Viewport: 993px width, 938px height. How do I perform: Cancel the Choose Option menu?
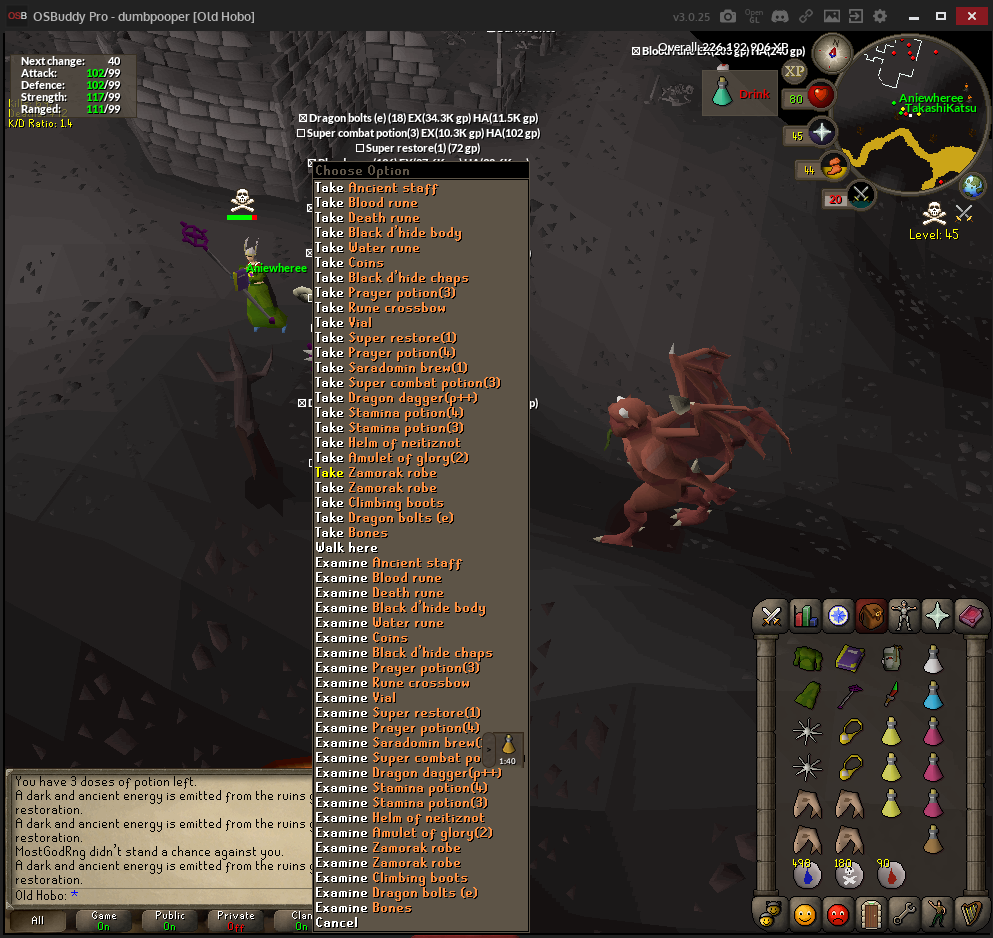[x=336, y=923]
